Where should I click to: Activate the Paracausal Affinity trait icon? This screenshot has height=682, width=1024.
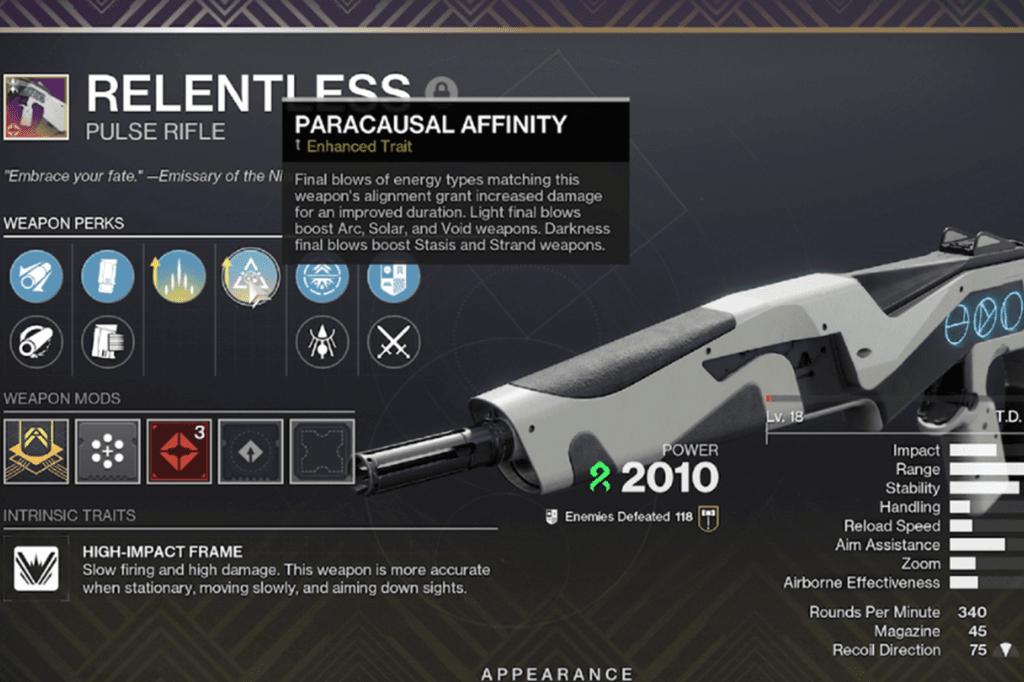[x=250, y=277]
